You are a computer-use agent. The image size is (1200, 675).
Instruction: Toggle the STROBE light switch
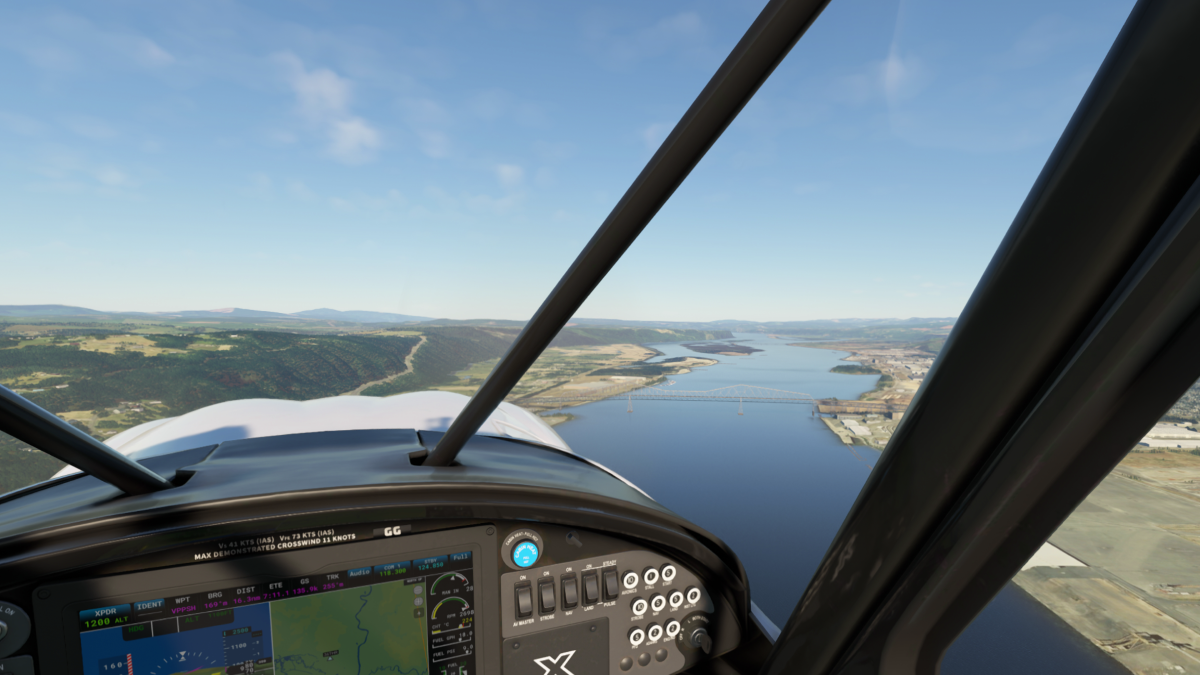click(x=547, y=596)
